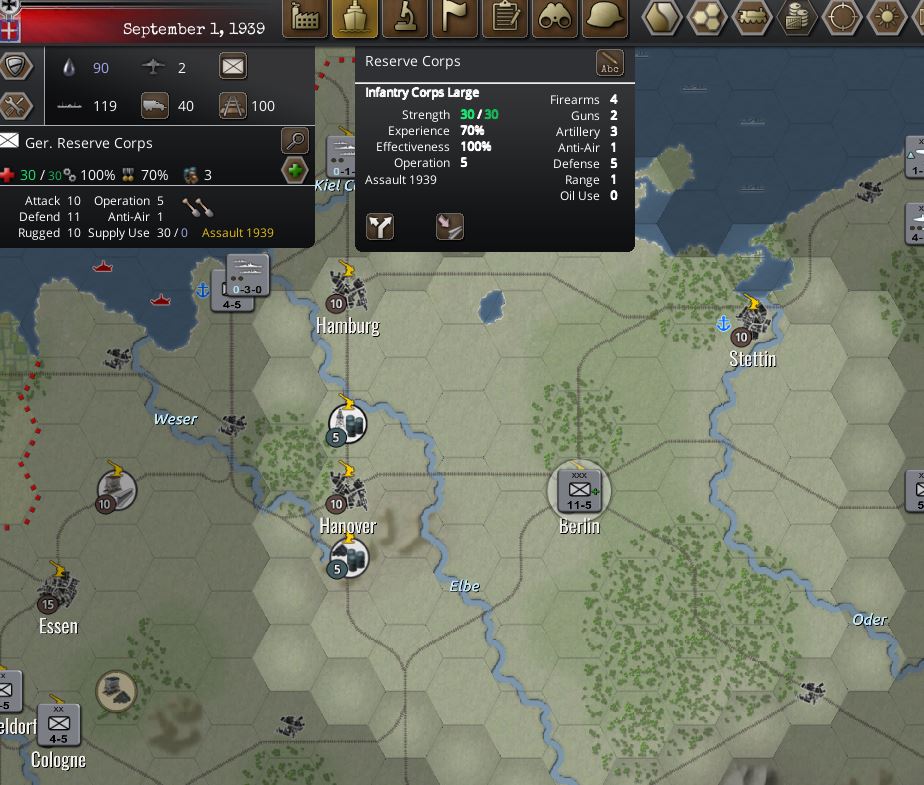Toggle the honeycomb hex grid overlay
The height and width of the screenshot is (785, 924).
(x=706, y=18)
